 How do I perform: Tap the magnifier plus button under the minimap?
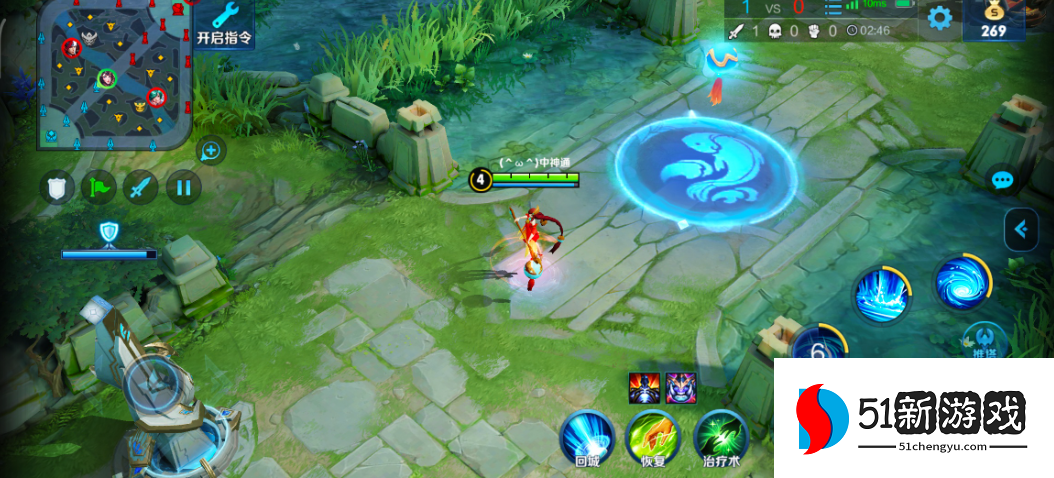click(211, 151)
